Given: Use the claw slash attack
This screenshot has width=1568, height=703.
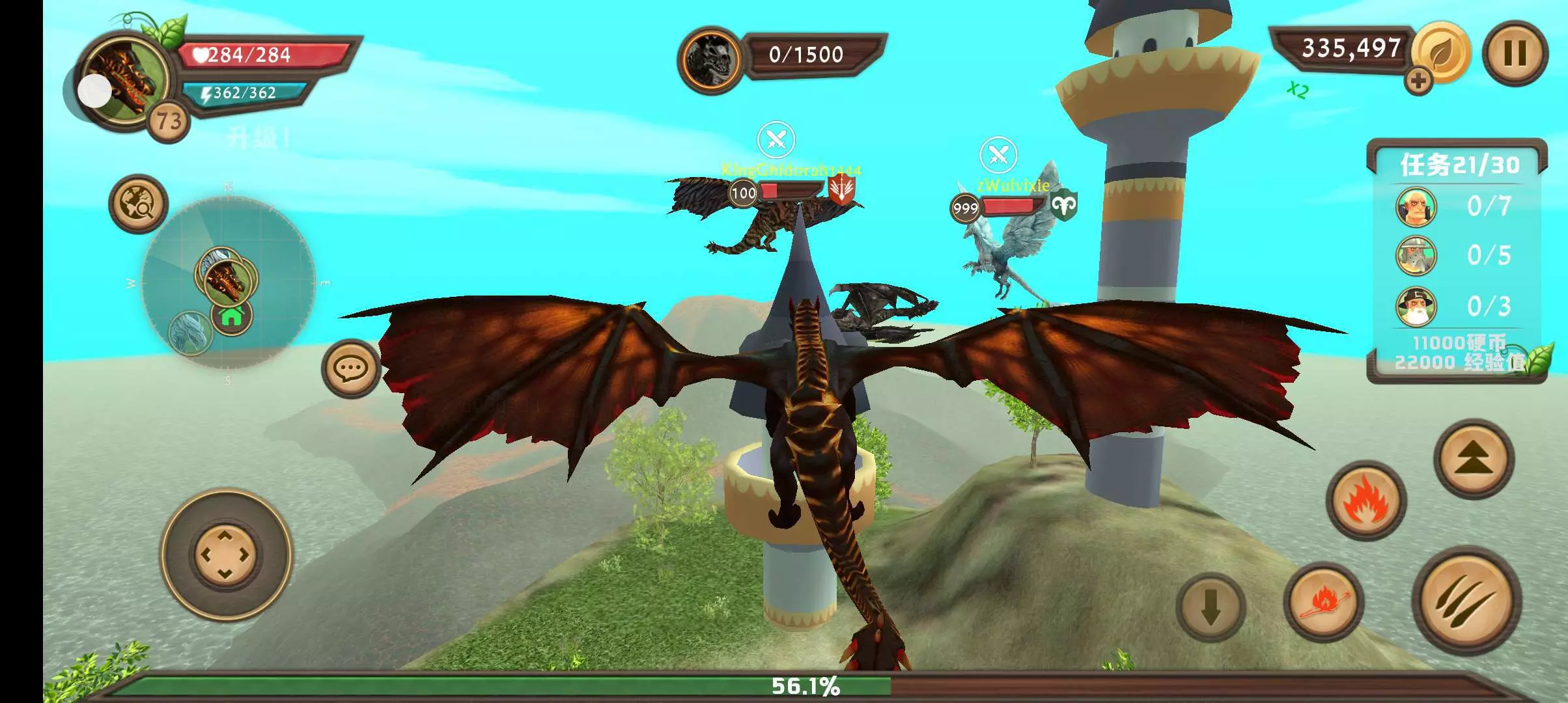Looking at the screenshot, I should coord(1466,599).
